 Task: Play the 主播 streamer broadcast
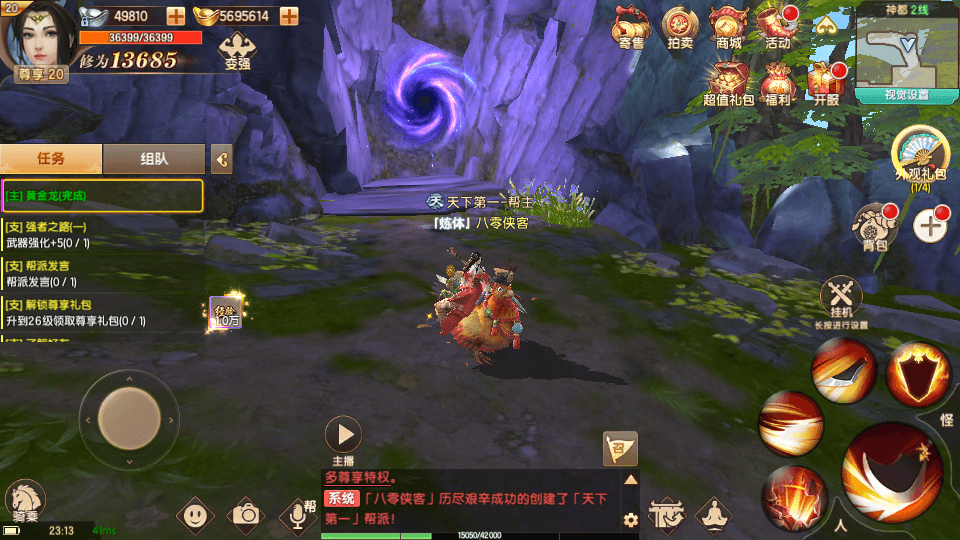tap(343, 435)
